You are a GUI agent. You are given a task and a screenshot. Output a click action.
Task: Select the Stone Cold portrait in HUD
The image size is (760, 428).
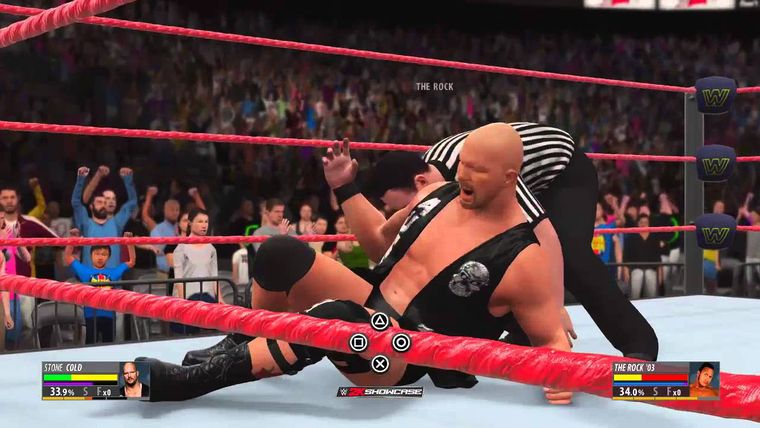[x=132, y=381]
